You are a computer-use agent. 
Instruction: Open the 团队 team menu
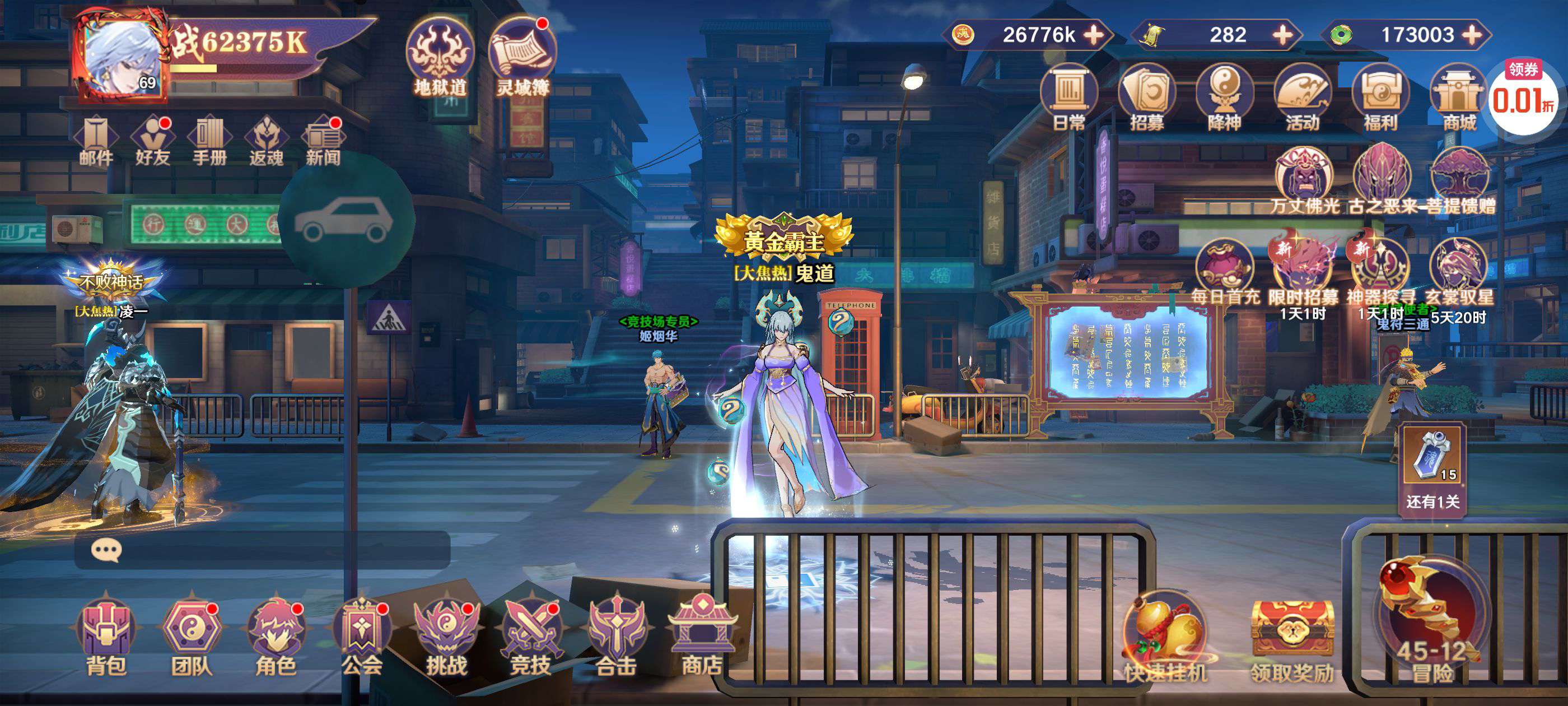click(191, 637)
